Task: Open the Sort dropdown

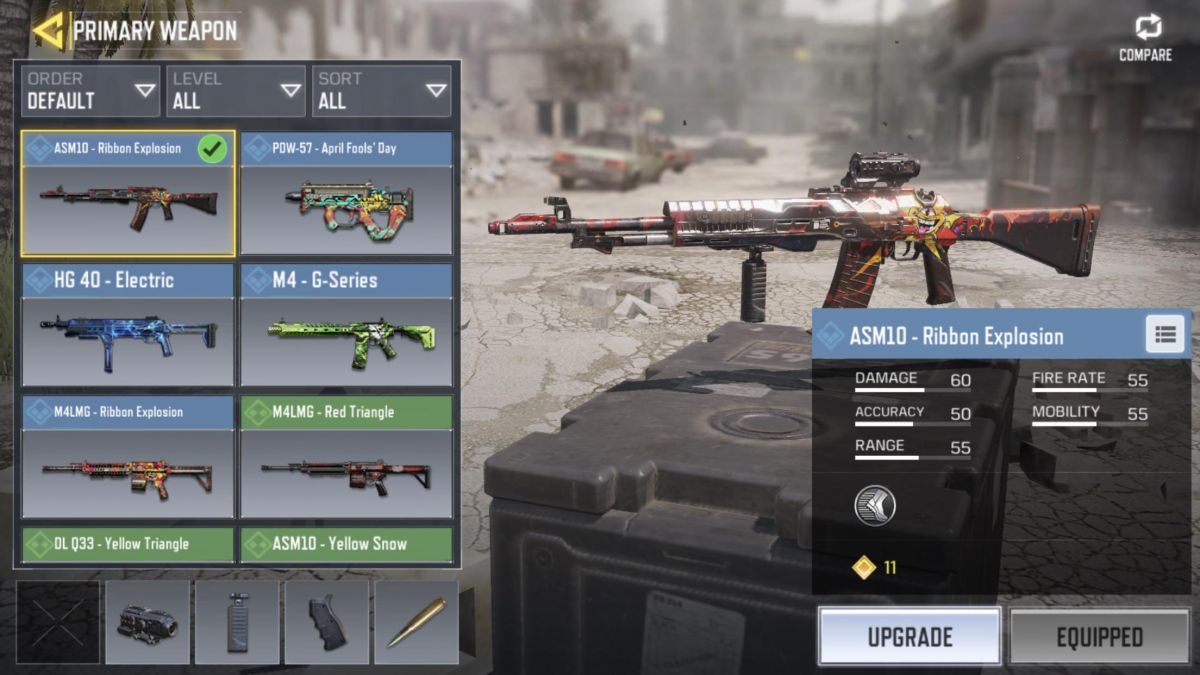Action: point(381,91)
